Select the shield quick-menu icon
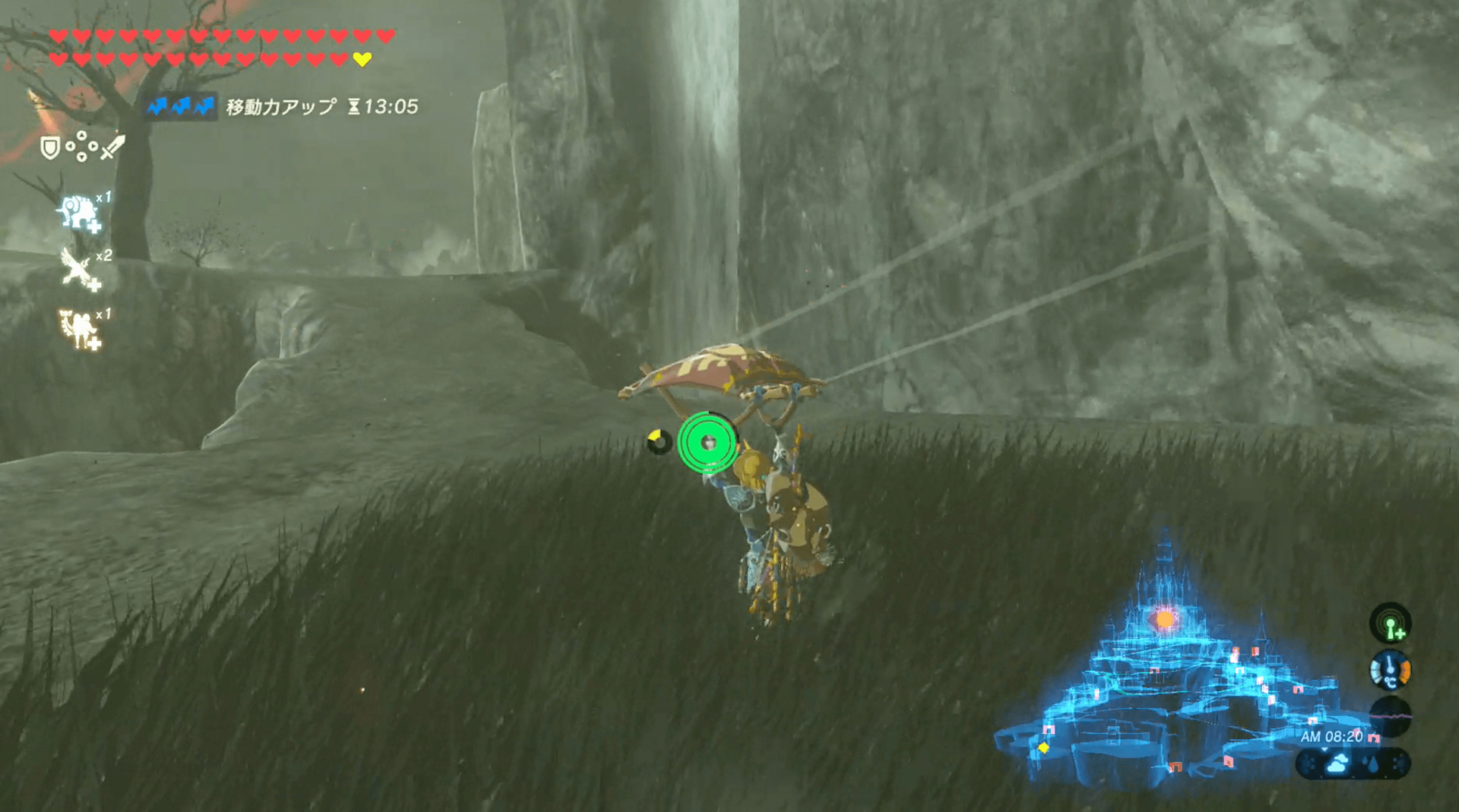 pos(50,148)
